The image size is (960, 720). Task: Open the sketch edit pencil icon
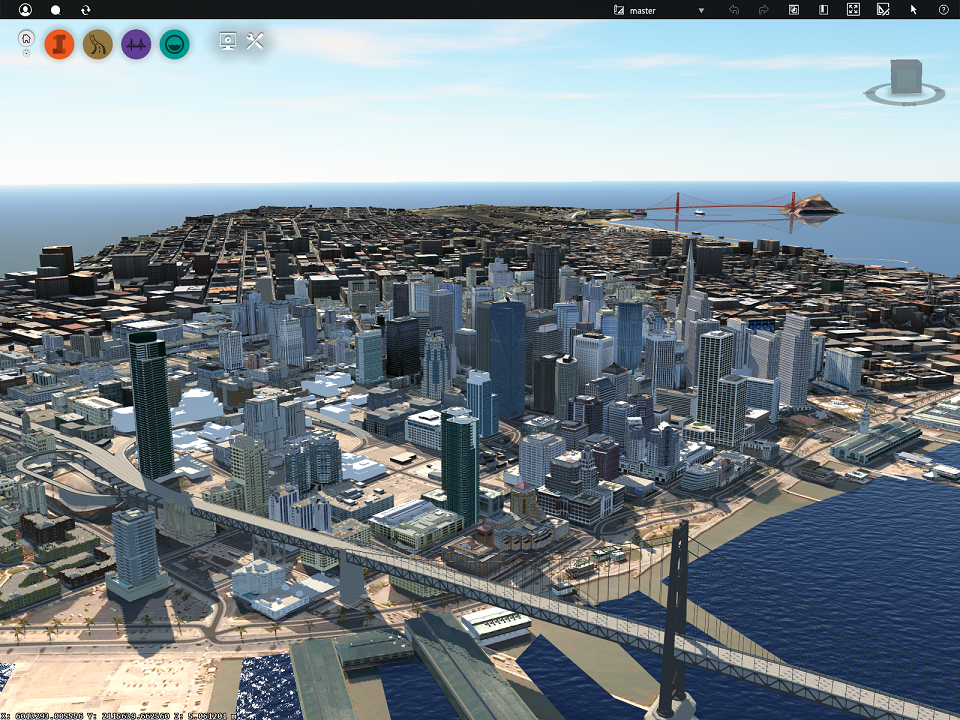(883, 10)
